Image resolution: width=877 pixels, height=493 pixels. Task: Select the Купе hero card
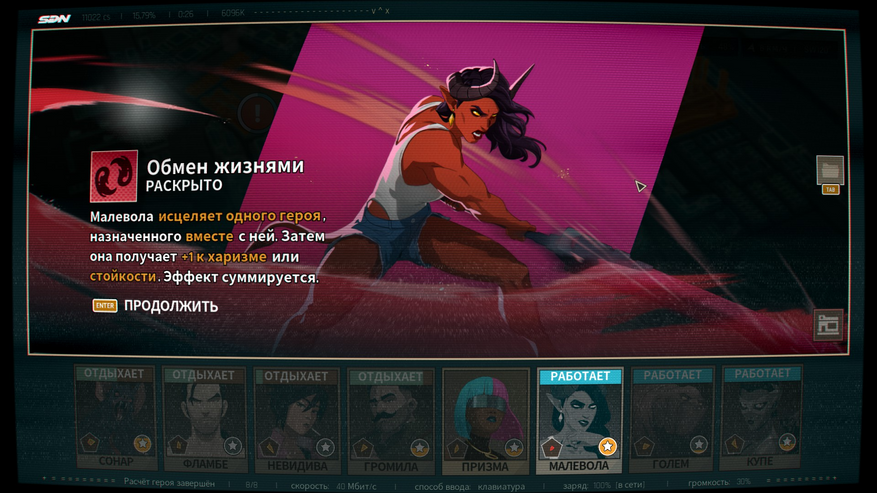pyautogui.click(x=761, y=420)
